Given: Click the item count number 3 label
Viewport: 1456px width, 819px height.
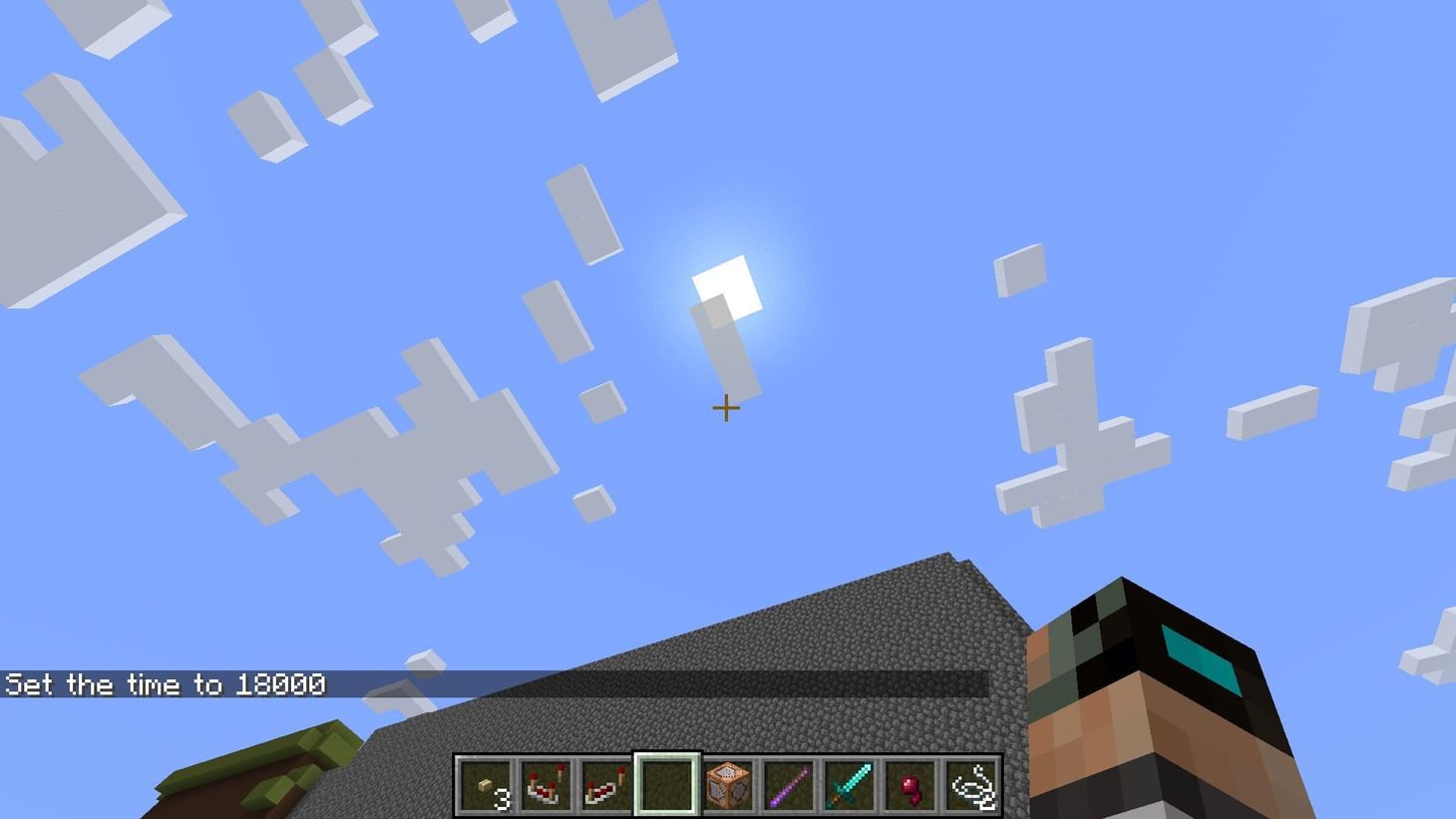Looking at the screenshot, I should (504, 798).
